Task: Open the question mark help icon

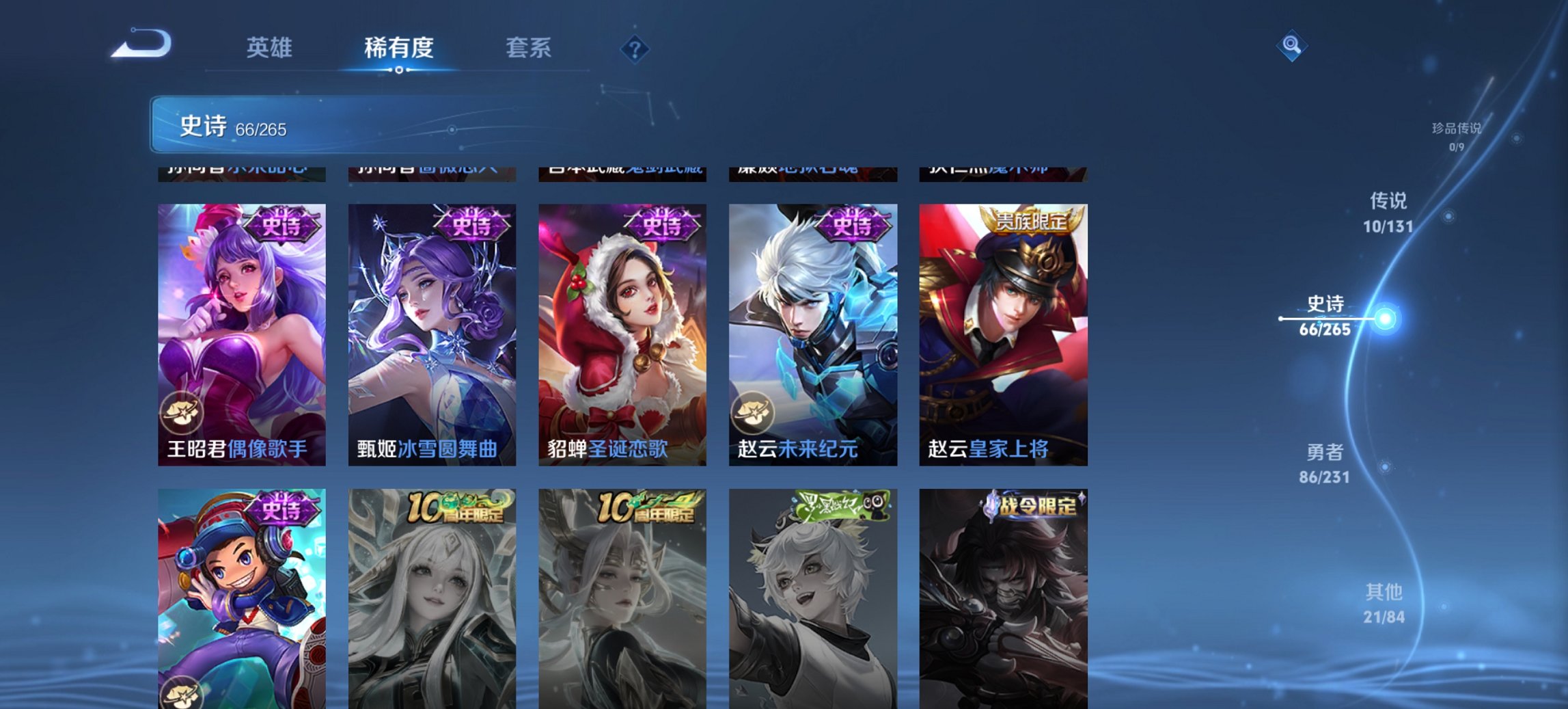Action: pos(635,49)
